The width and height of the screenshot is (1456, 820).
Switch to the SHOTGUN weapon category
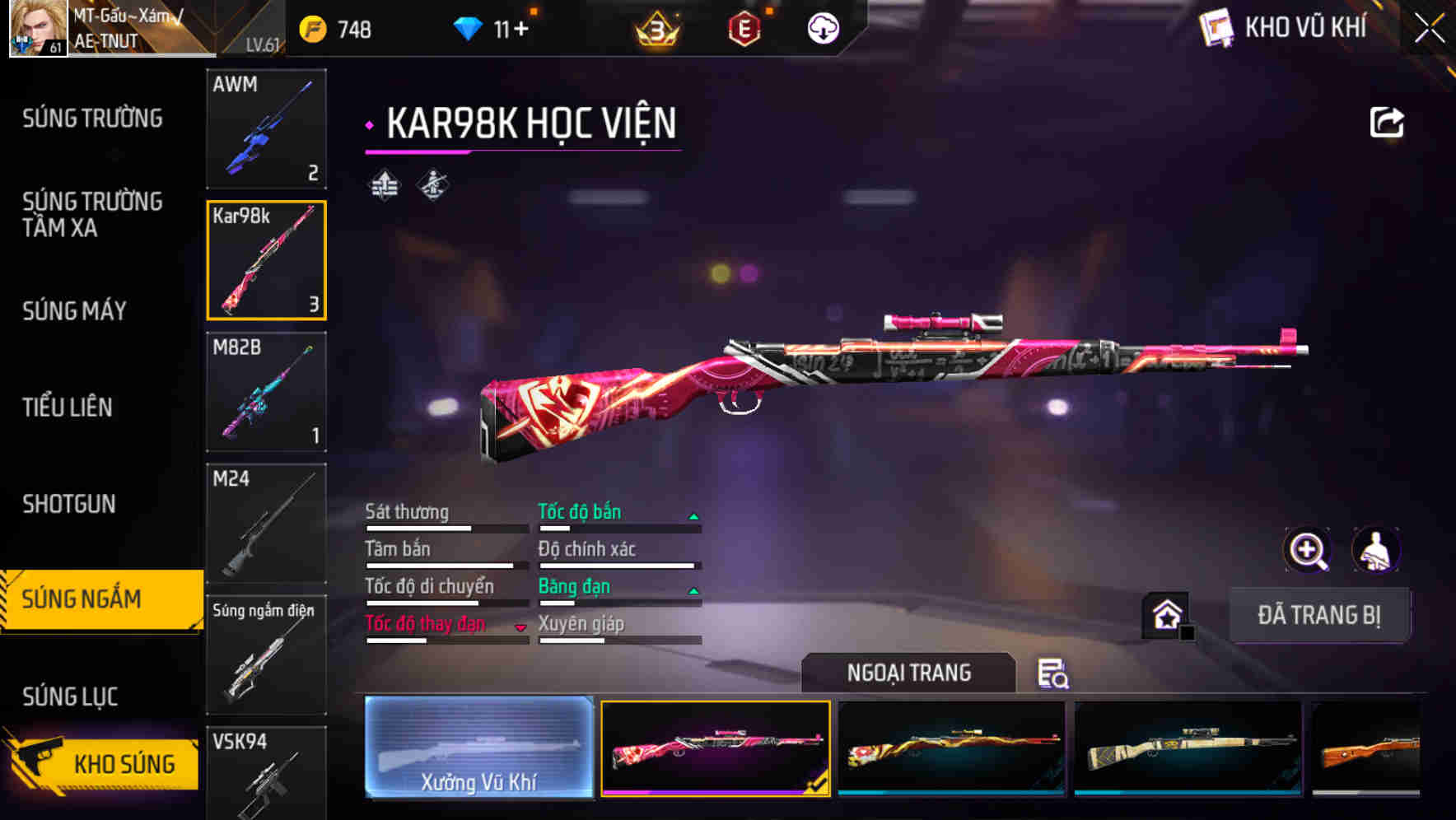pos(69,504)
